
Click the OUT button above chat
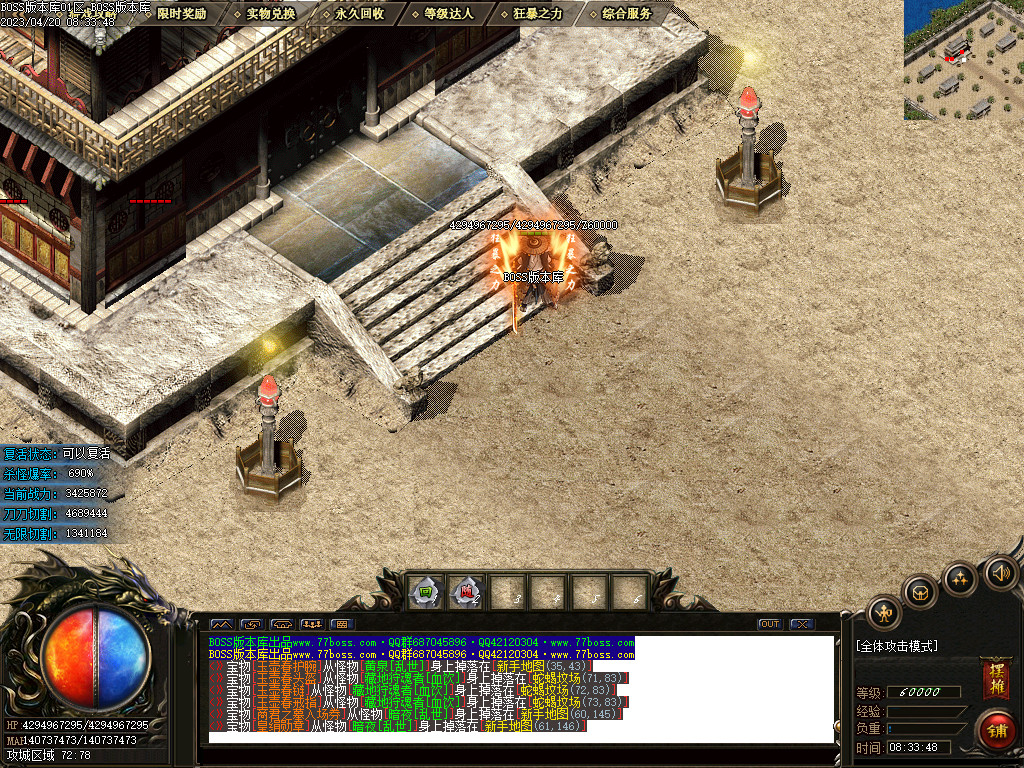769,624
